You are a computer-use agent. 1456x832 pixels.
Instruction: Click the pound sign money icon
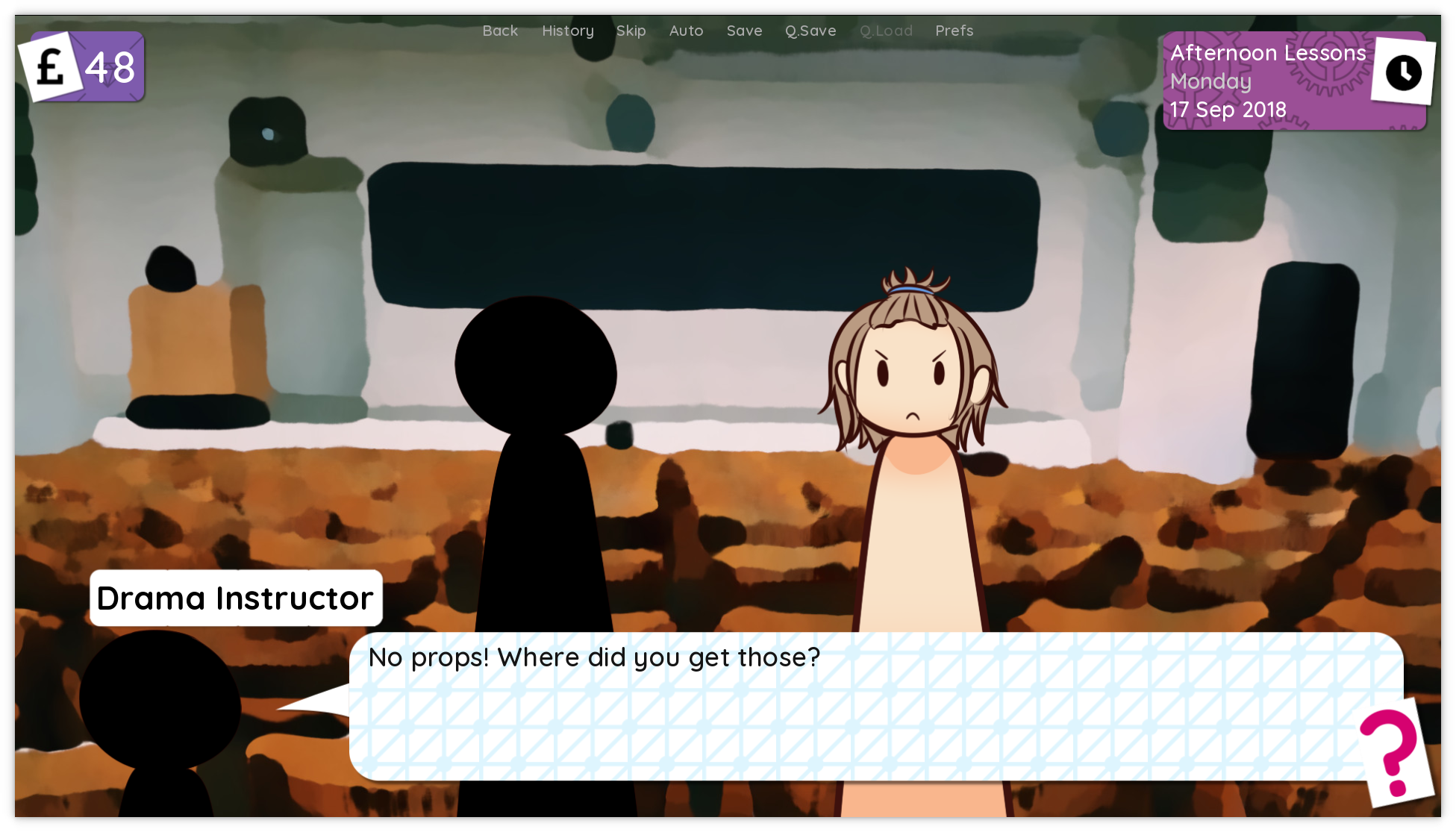coord(51,67)
